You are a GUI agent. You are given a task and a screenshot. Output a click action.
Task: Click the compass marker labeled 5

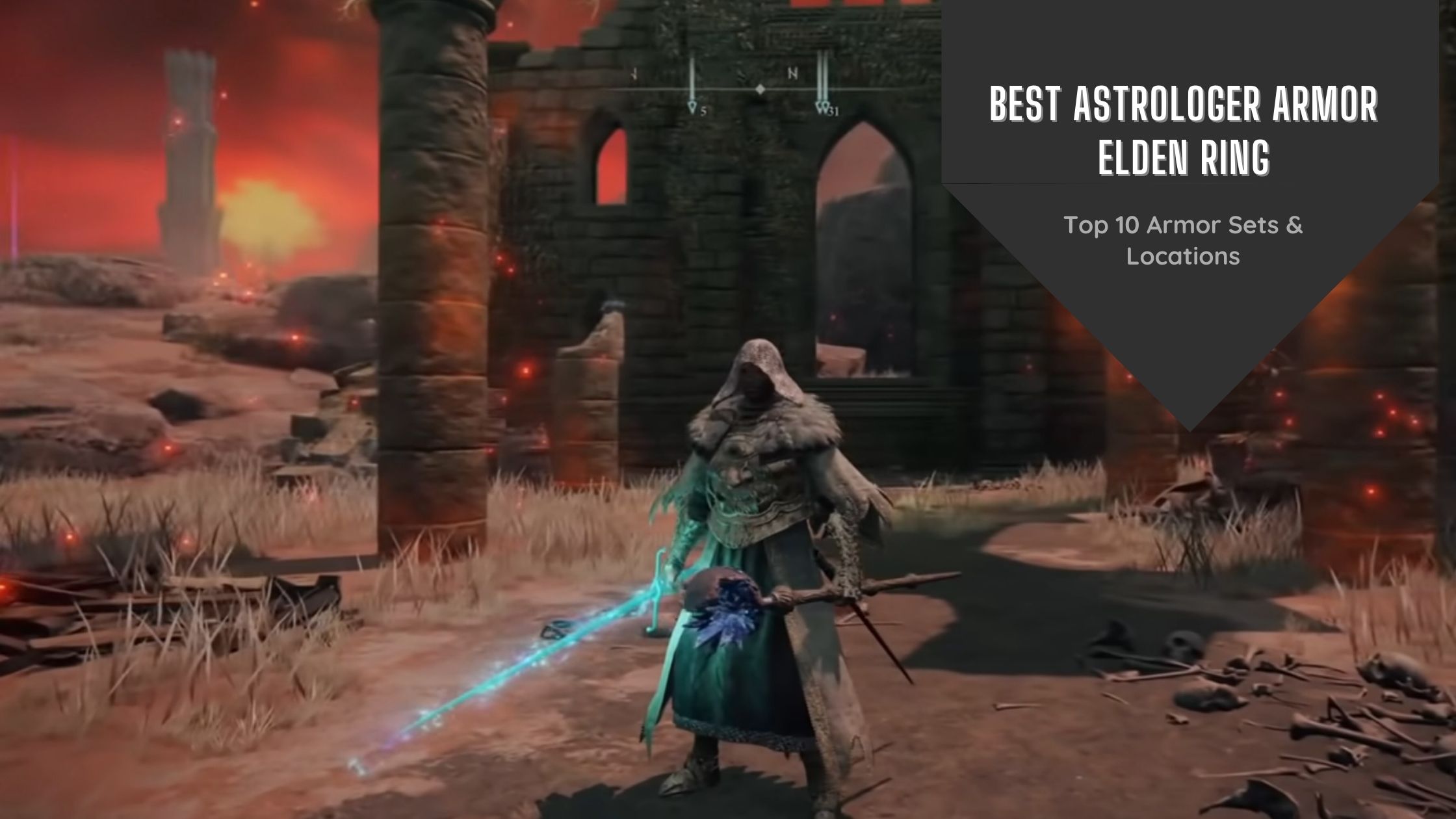pos(693,104)
